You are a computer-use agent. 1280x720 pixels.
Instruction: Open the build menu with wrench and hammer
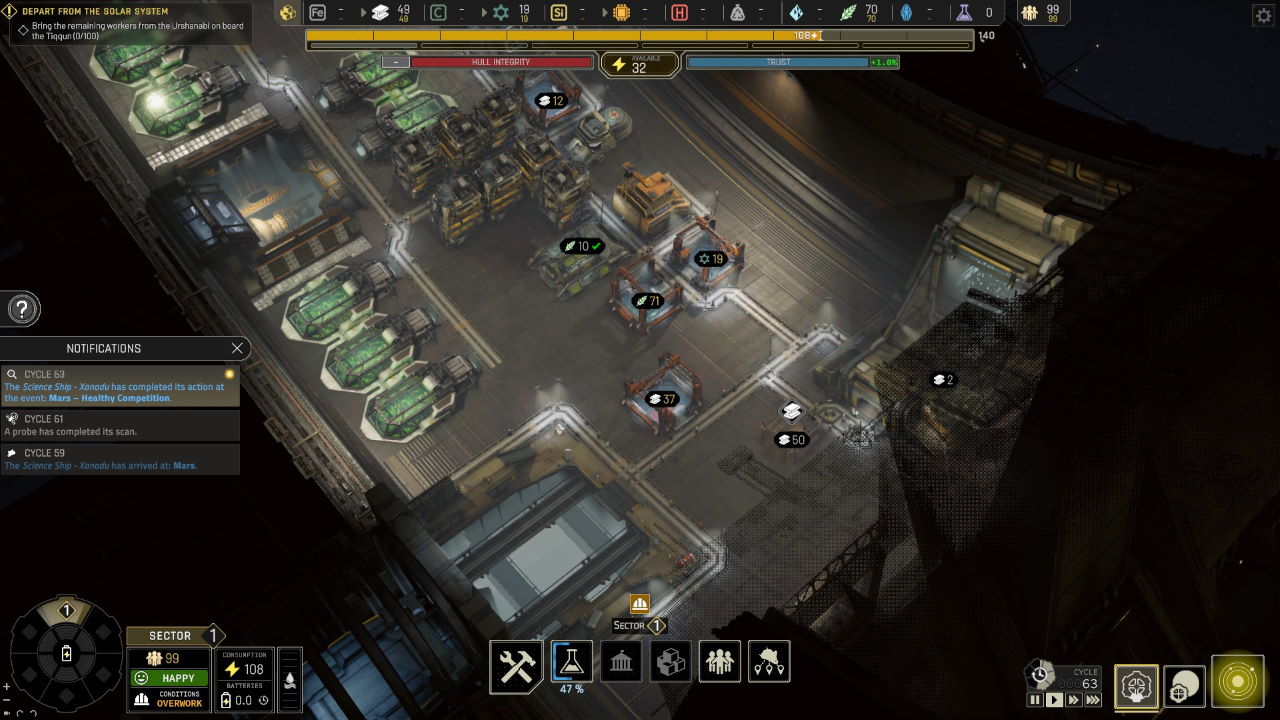point(517,664)
